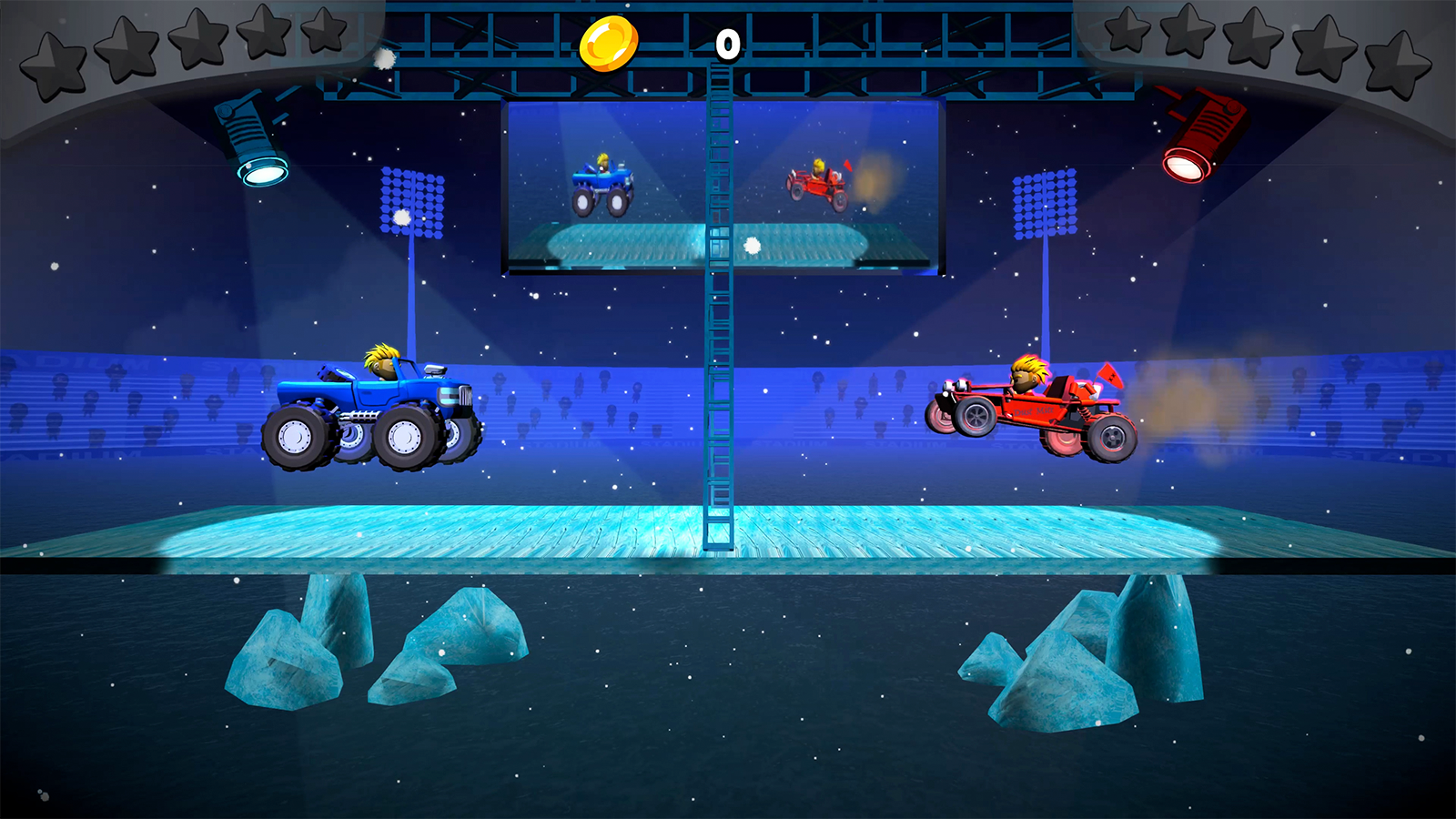Click the score counter showing zero
1456x819 pixels.
[x=726, y=44]
